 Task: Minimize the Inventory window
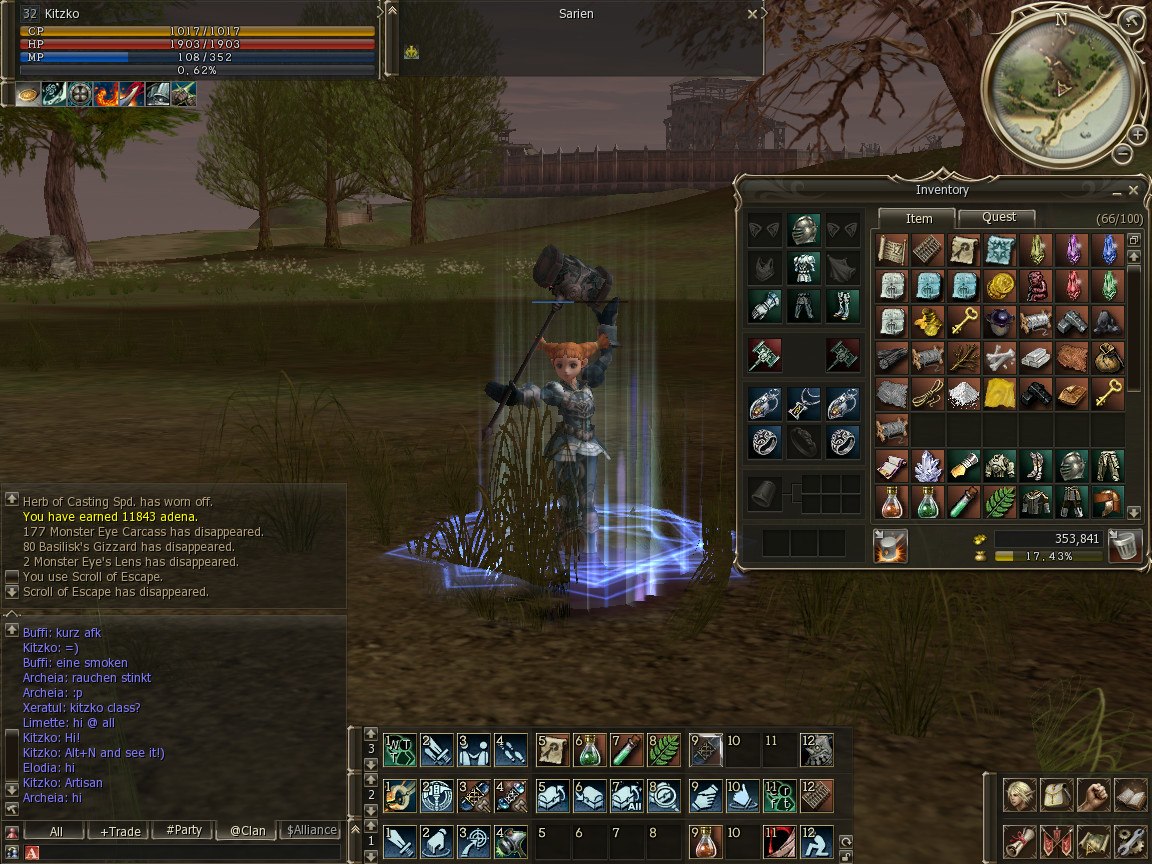point(1116,191)
